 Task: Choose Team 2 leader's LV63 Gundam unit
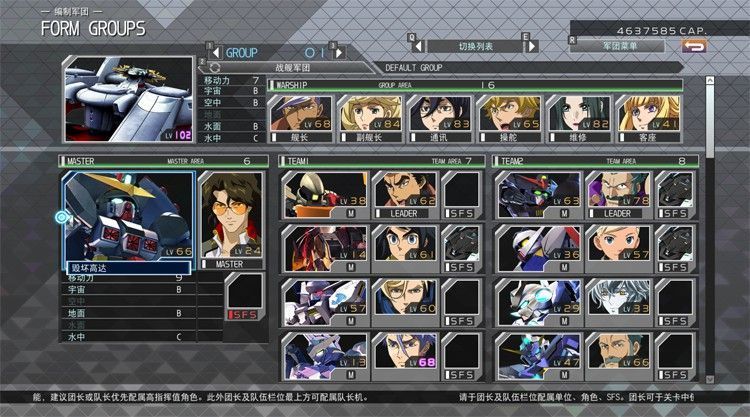click(x=538, y=194)
